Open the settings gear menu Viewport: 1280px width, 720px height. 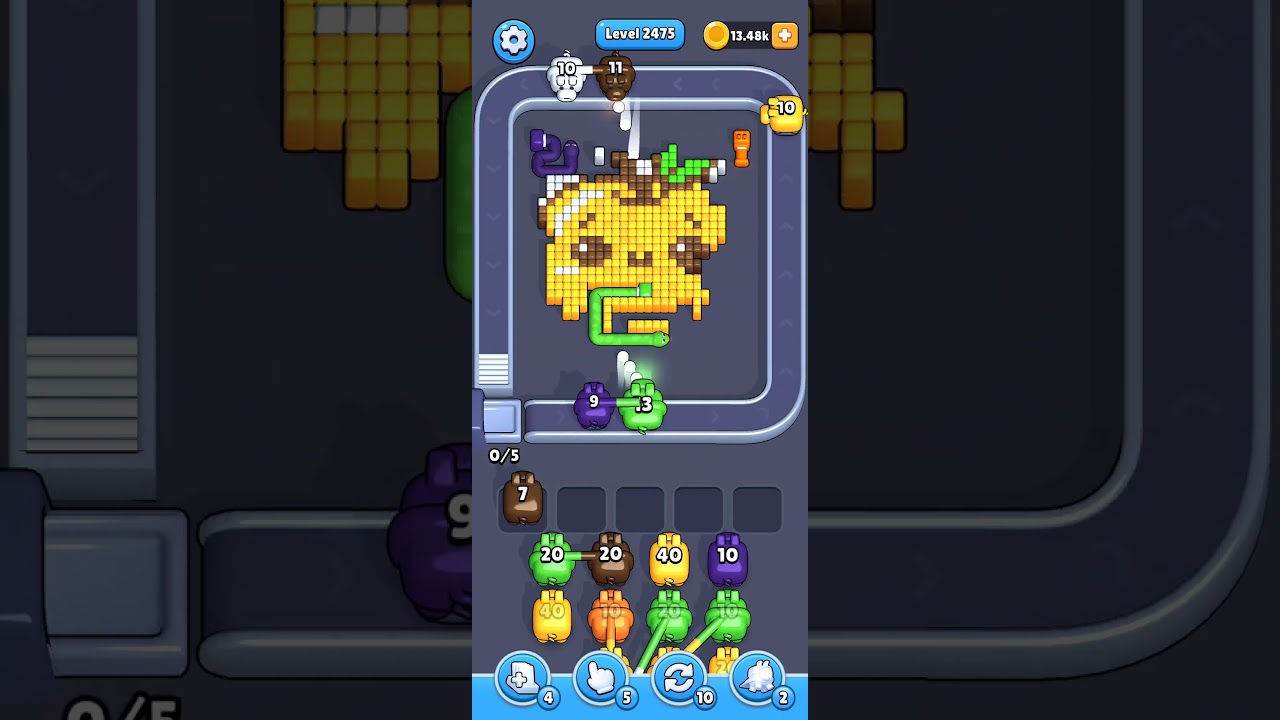[x=514, y=42]
